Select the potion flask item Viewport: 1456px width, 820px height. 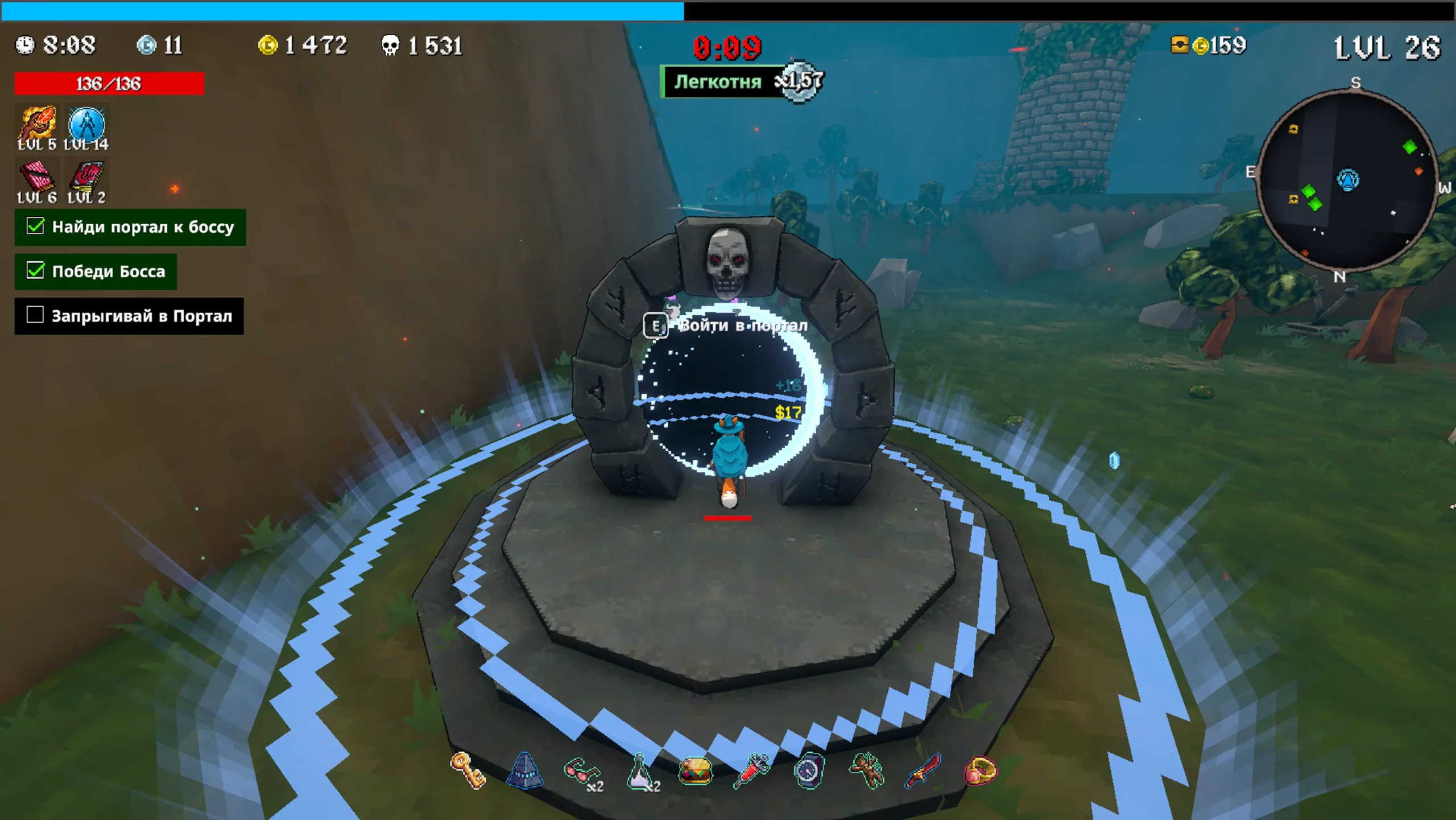(x=640, y=772)
